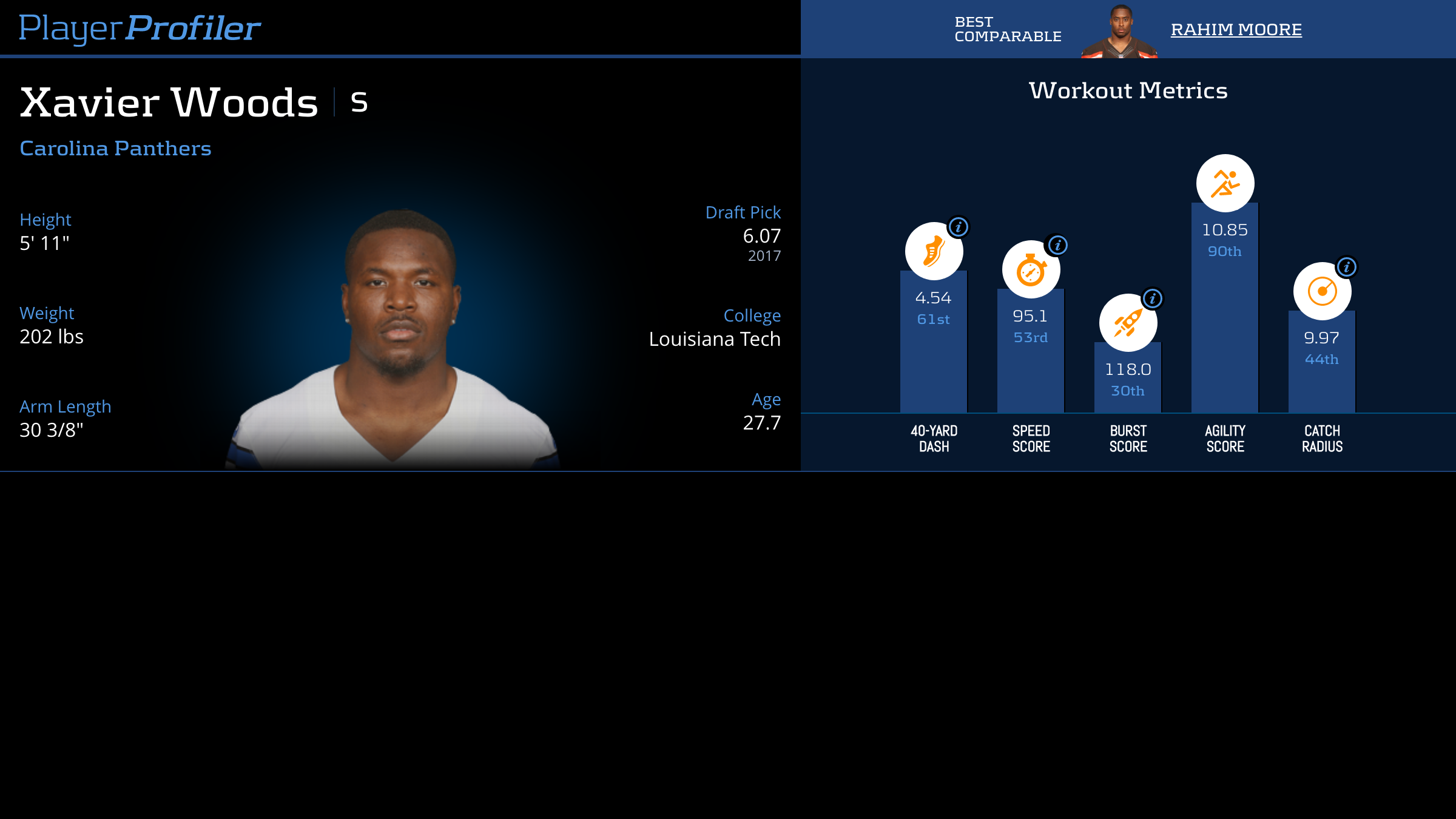Viewport: 1456px width, 819px height.
Task: Select the 40-Yard Dash shoe icon
Action: point(933,252)
